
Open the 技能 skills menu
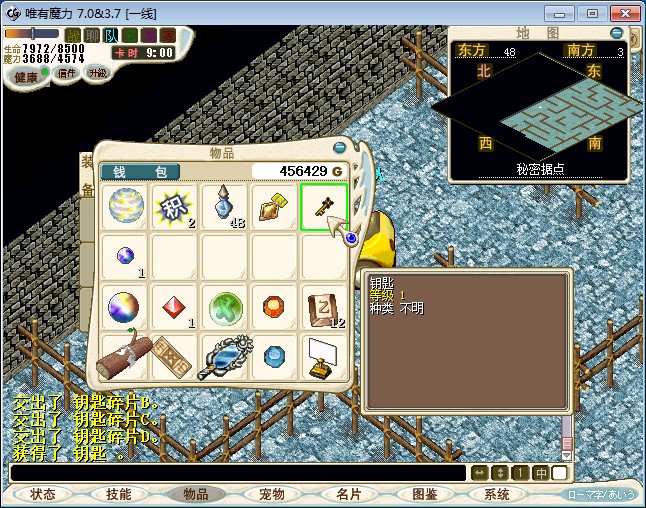(119, 494)
